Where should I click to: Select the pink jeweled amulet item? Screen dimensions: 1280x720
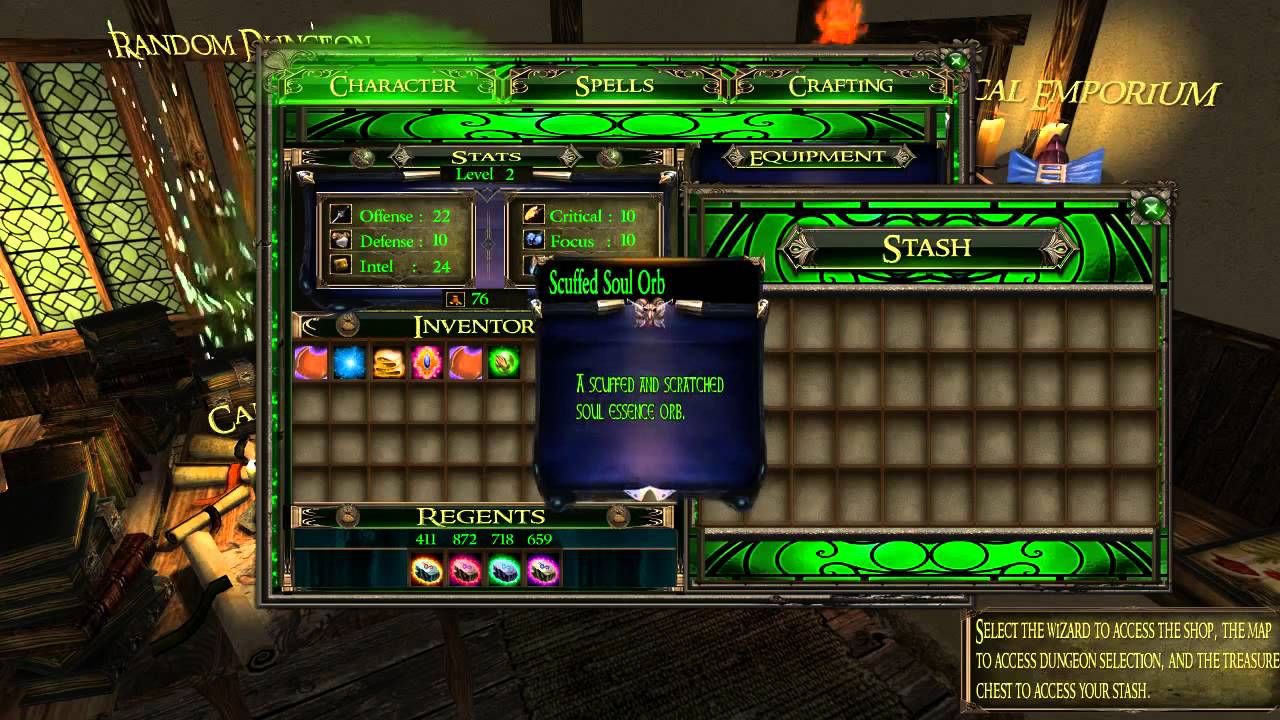[x=427, y=363]
